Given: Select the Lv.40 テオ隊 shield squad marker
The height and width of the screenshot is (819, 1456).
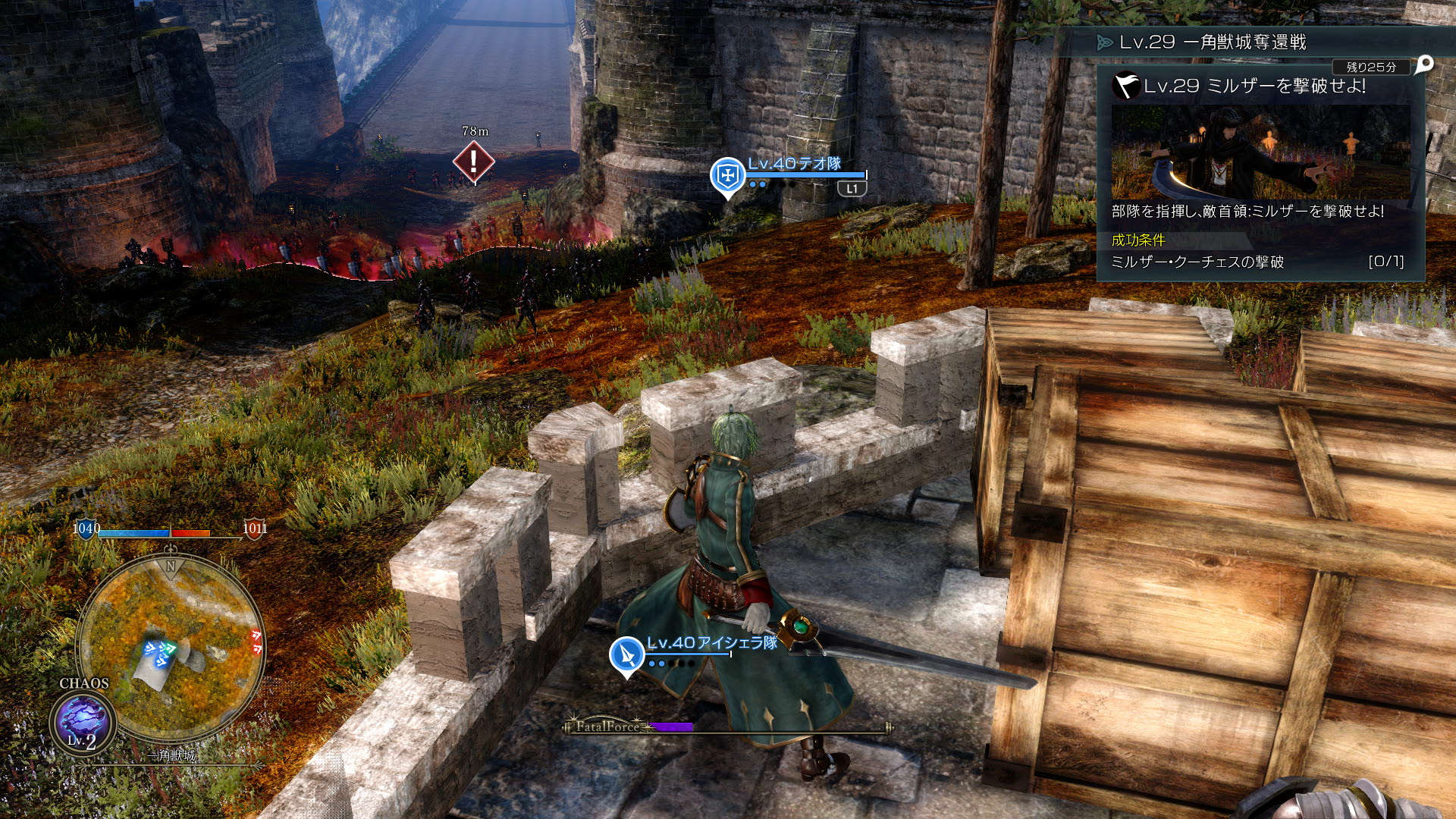Looking at the screenshot, I should (727, 176).
